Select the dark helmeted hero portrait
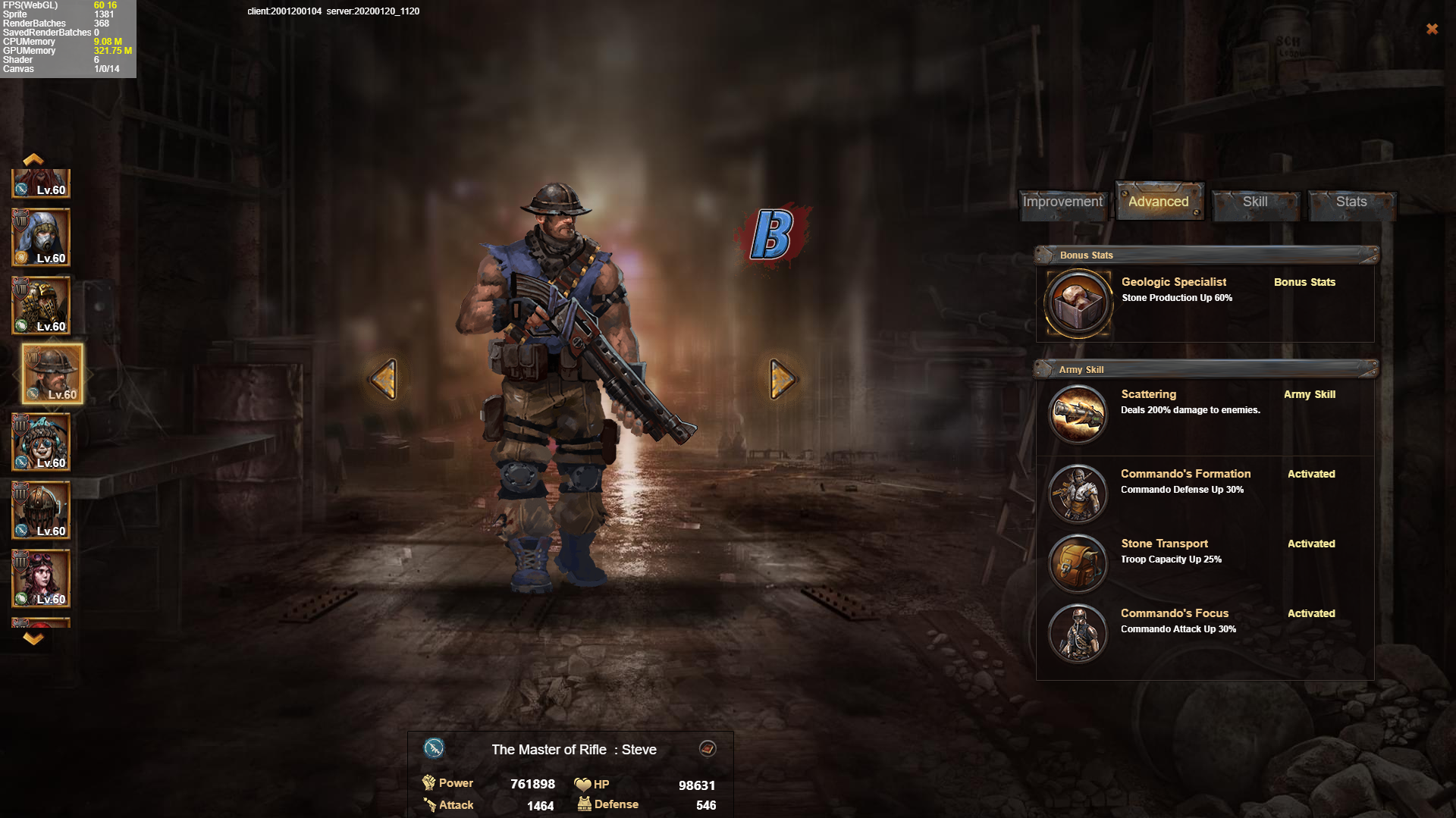This screenshot has width=1456, height=818. pyautogui.click(x=41, y=510)
